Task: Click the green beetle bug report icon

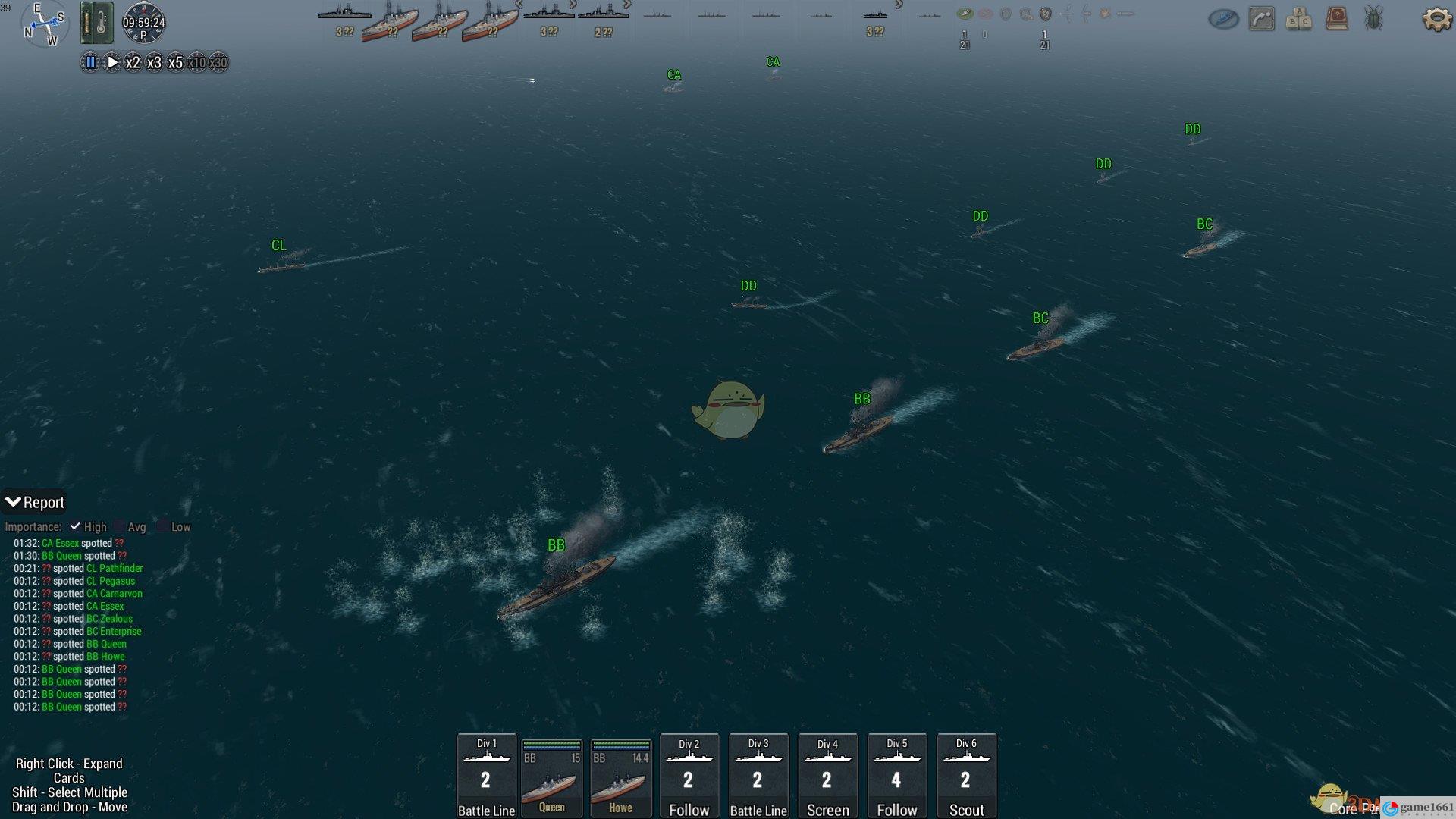Action: click(1373, 19)
